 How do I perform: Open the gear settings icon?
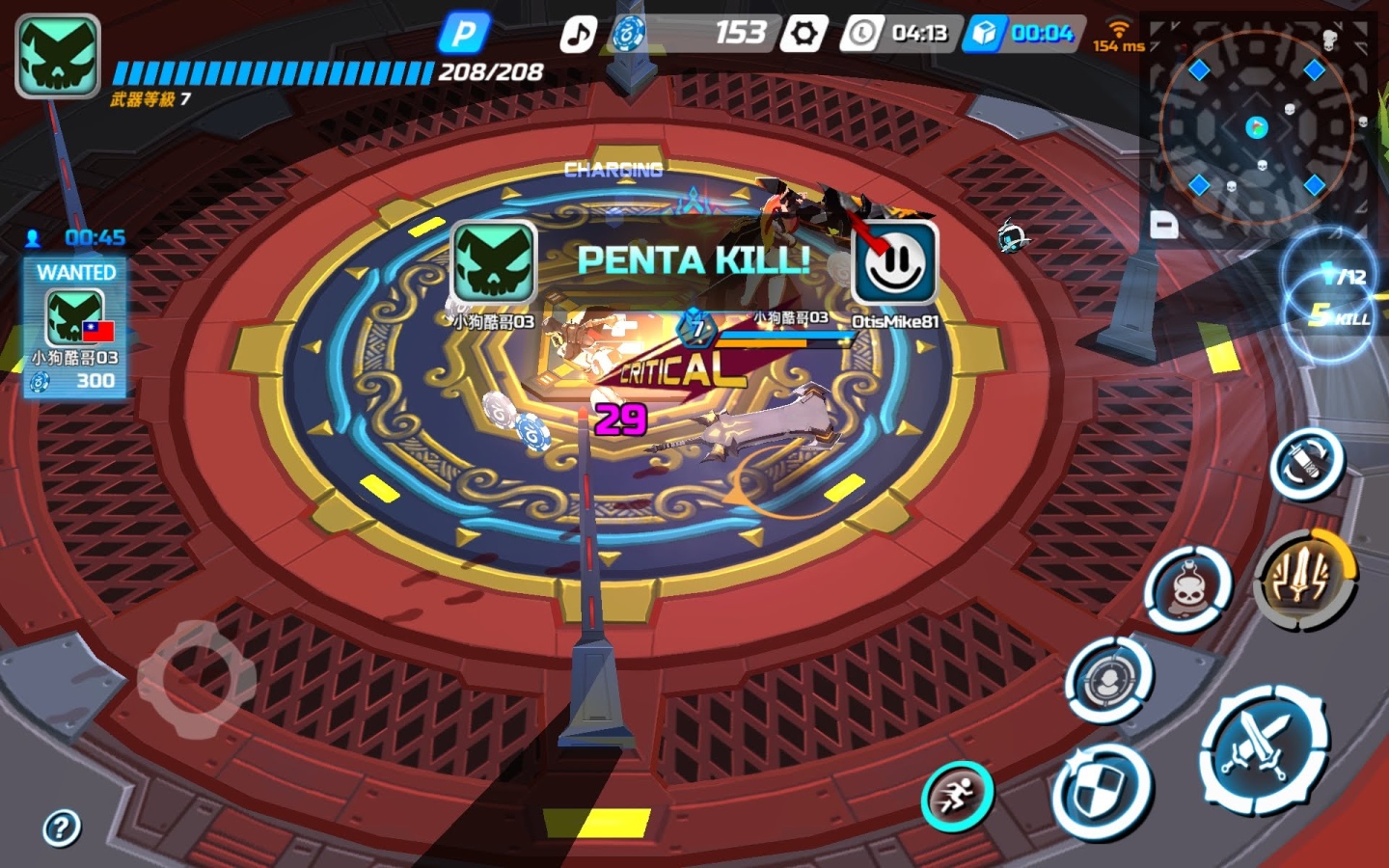803,34
